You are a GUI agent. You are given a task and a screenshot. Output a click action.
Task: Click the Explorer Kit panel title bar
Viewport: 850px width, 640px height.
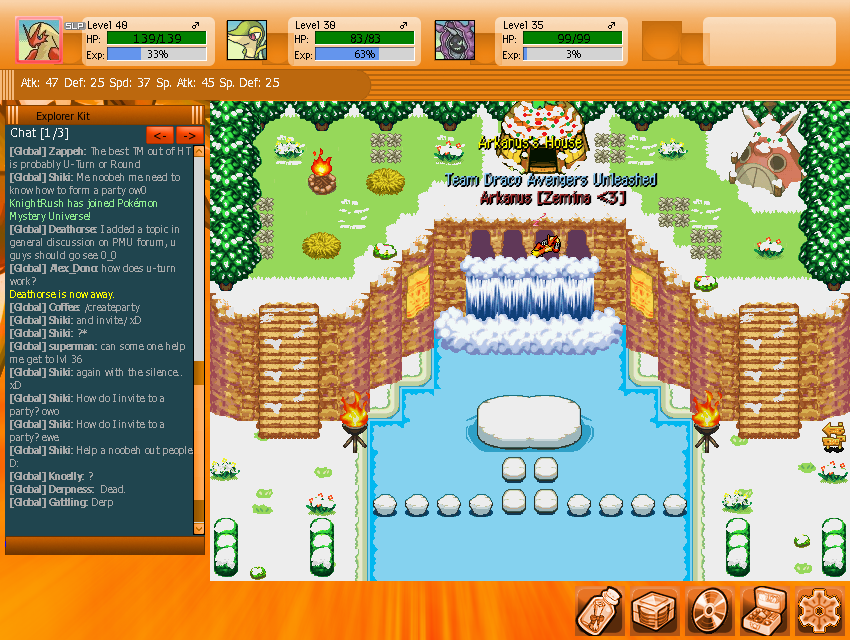pyautogui.click(x=105, y=116)
